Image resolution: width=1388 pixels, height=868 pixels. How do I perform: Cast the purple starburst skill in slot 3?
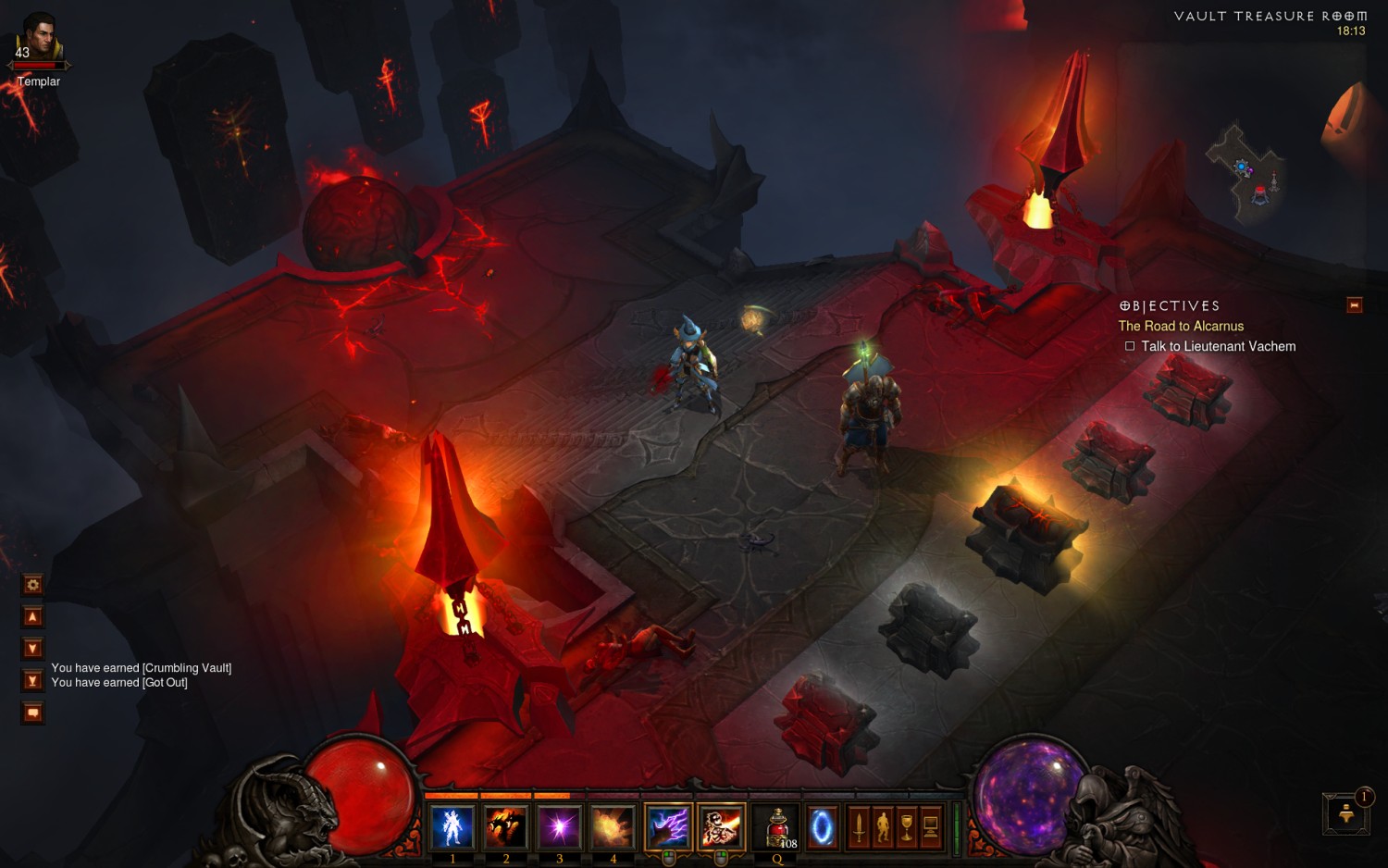click(x=559, y=826)
